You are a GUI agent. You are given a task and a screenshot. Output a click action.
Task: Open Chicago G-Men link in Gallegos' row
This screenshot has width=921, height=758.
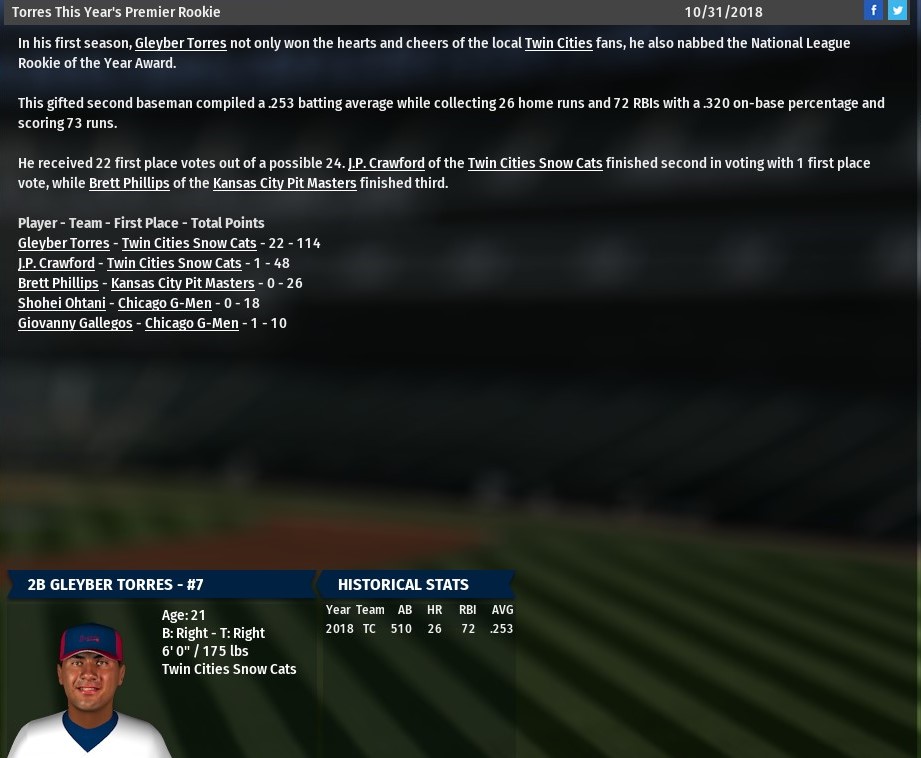click(x=191, y=324)
